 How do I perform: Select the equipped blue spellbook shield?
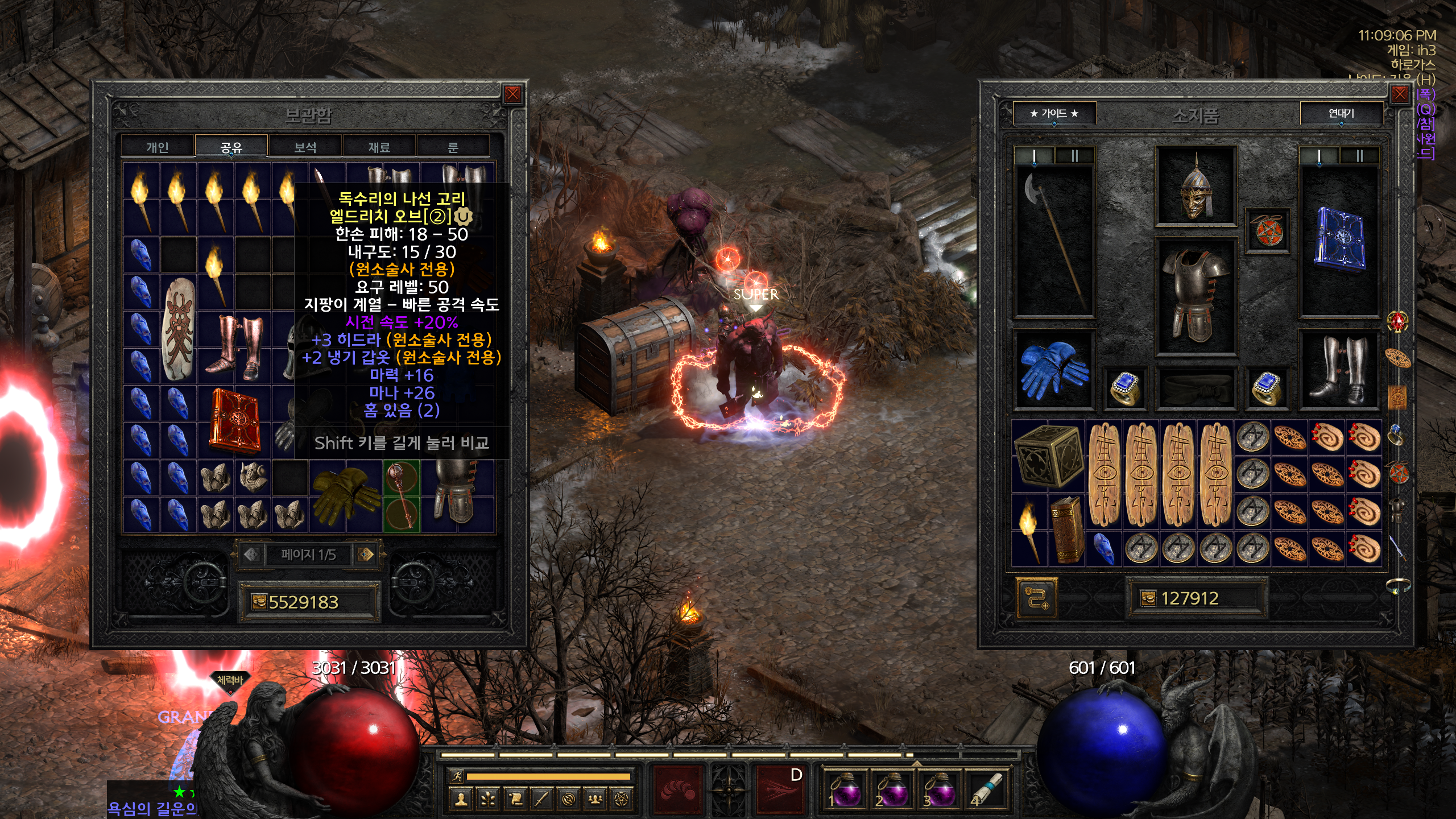1339,239
